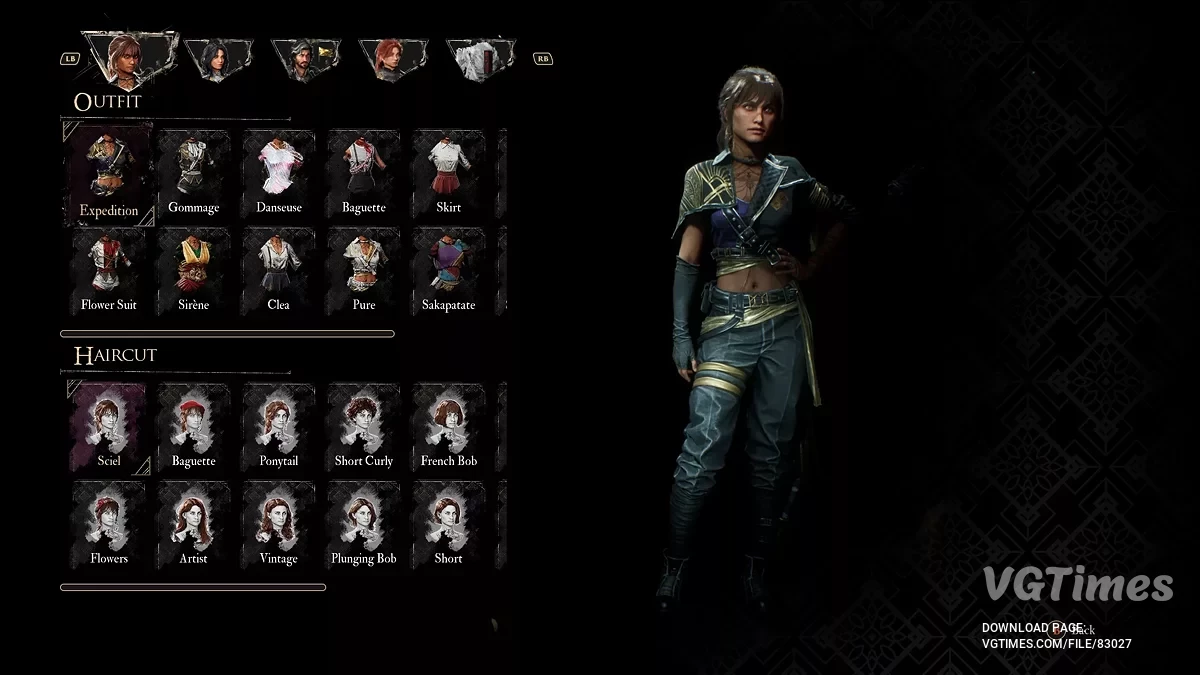
Task: Select the Pure outfit
Action: (x=363, y=269)
